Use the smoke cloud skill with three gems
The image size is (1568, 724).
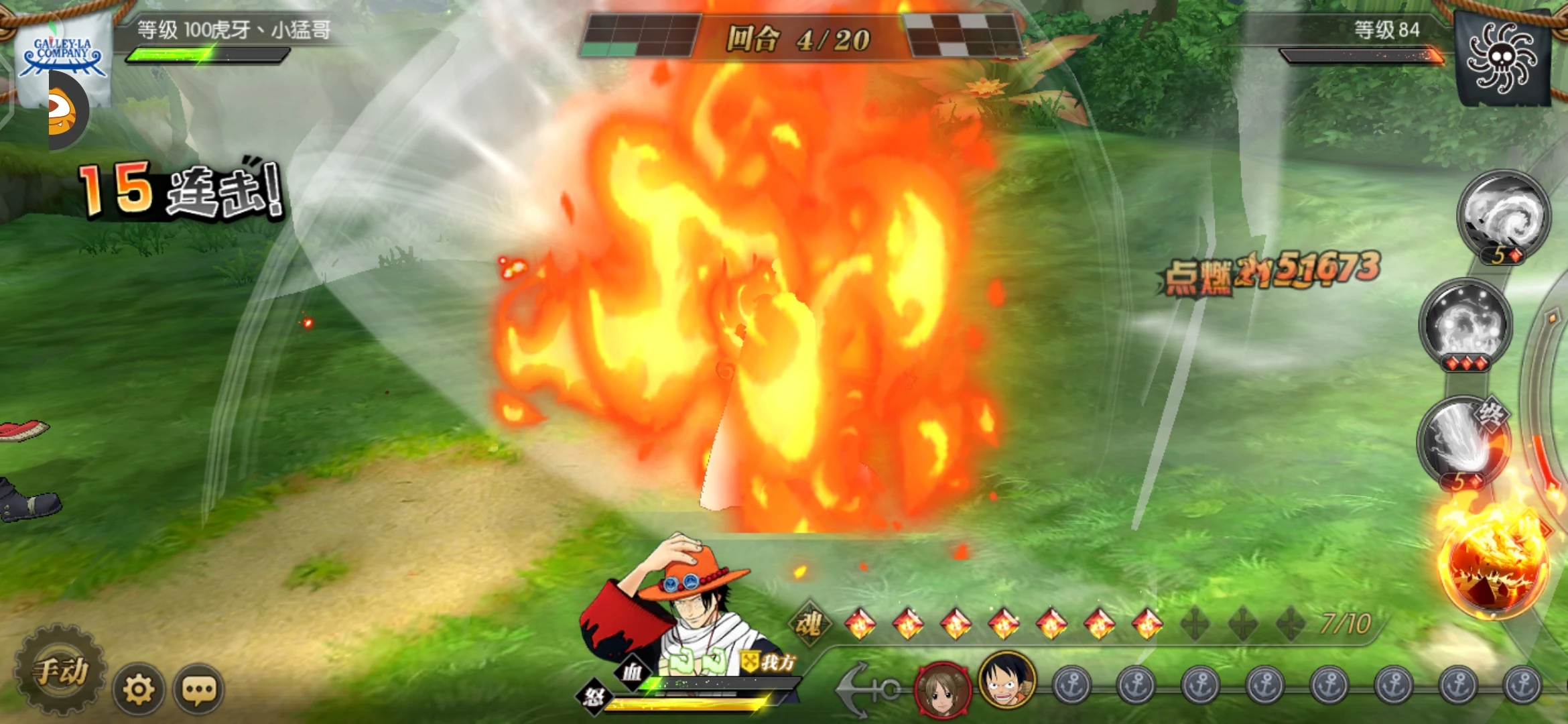(1465, 324)
